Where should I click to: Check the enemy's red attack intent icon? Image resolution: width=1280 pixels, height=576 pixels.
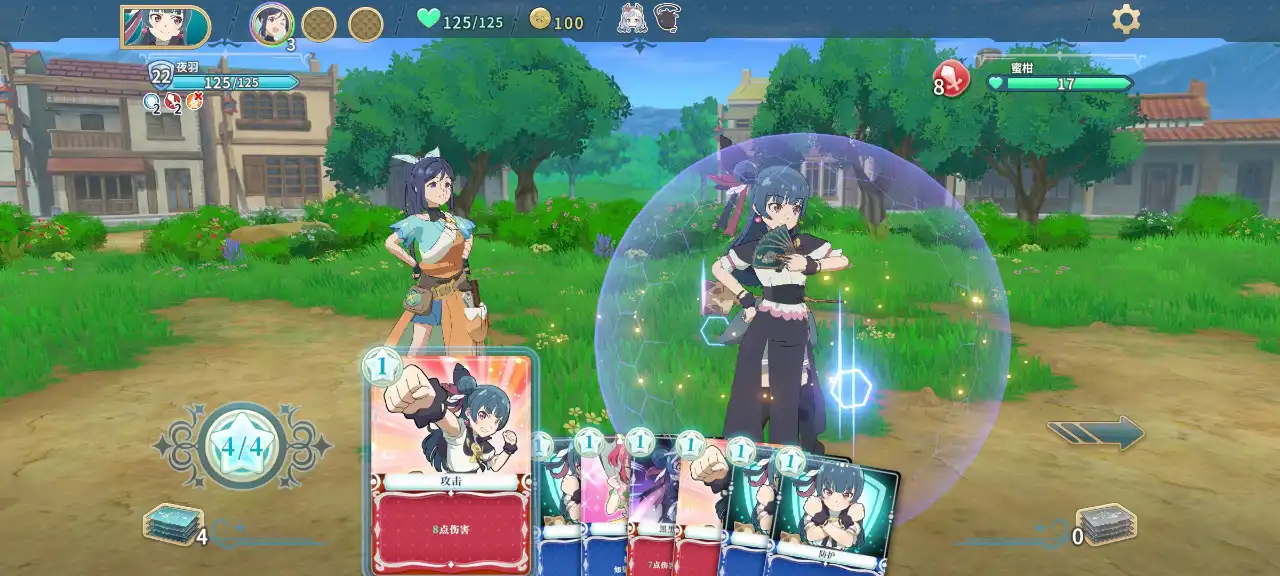(952, 79)
